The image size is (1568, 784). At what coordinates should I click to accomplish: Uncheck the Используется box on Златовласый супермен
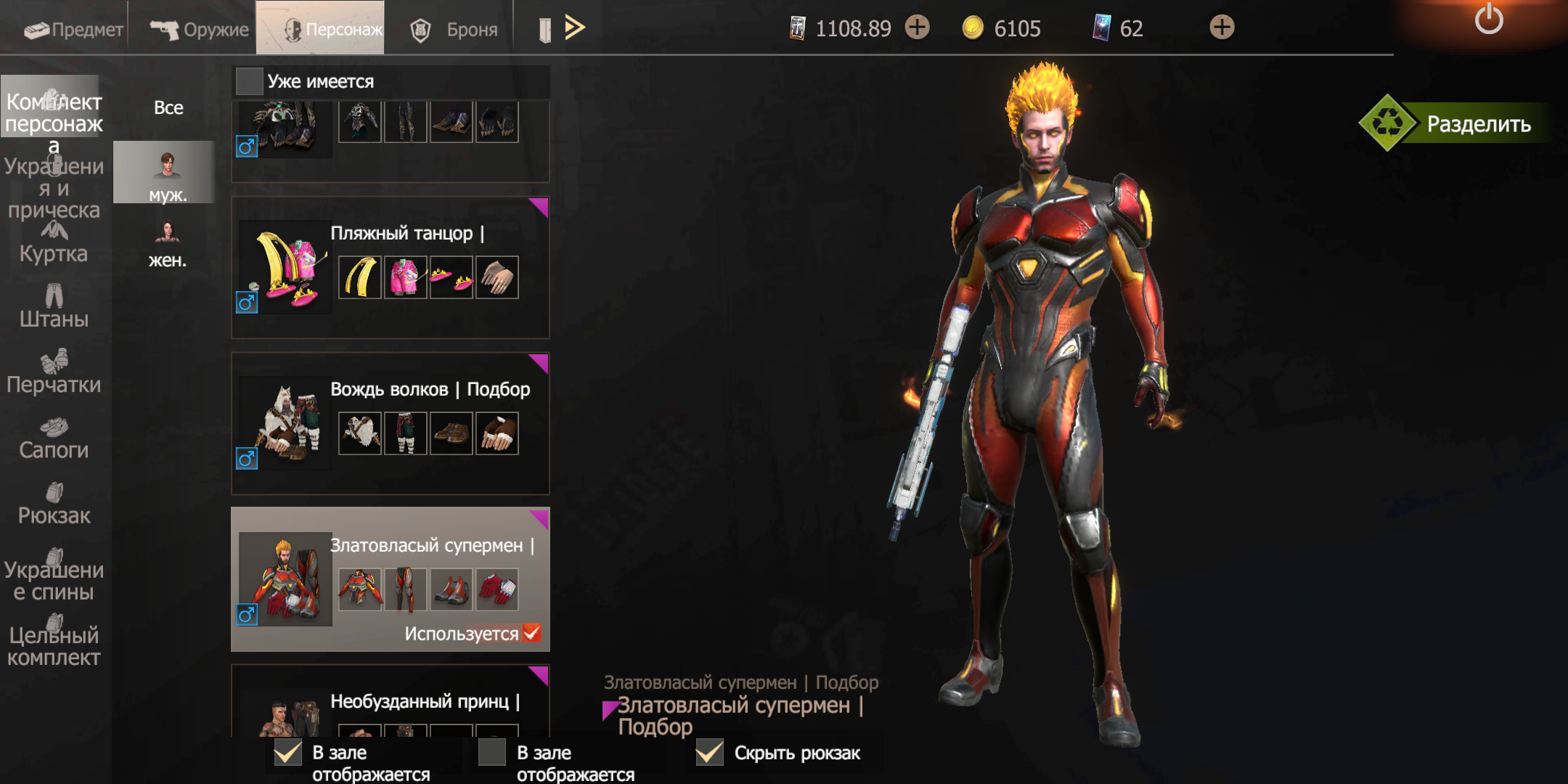point(531,633)
